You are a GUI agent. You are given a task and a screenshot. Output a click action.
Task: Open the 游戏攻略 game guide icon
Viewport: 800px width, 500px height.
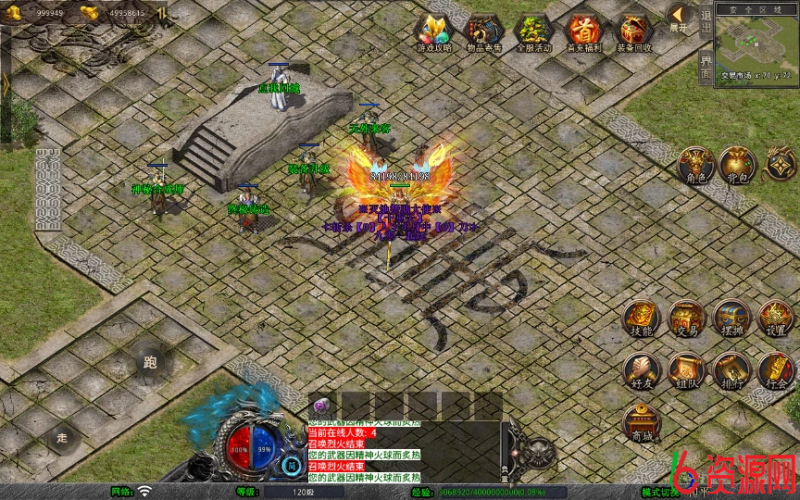[x=434, y=32]
